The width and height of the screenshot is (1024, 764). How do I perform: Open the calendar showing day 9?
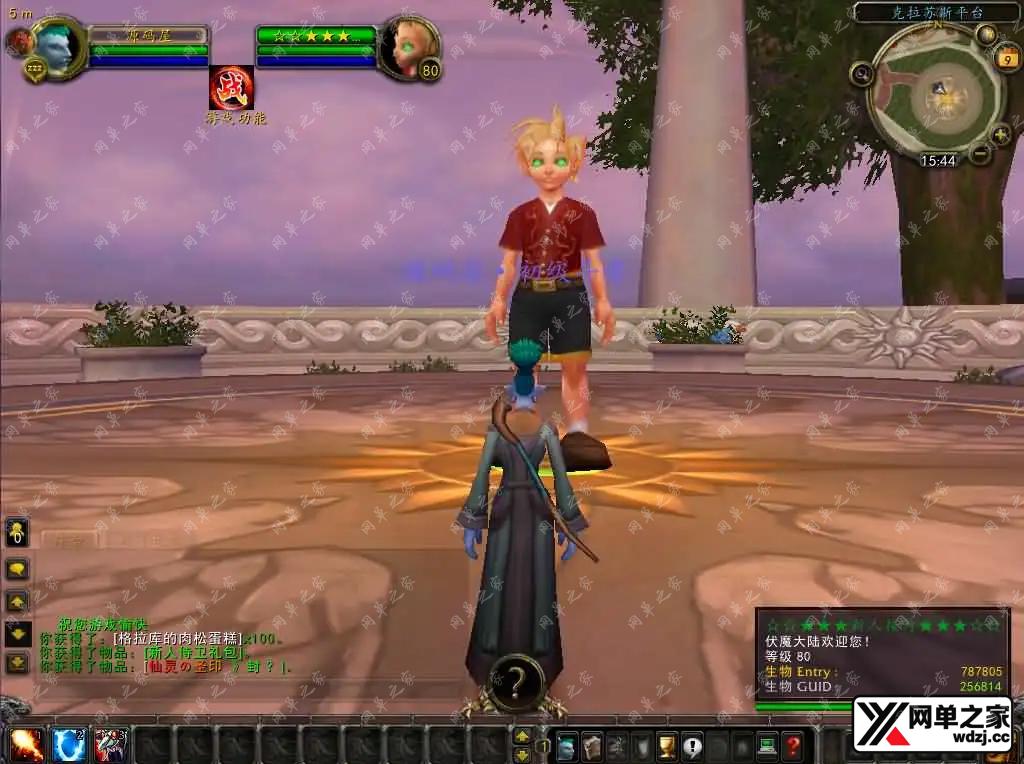1005,59
